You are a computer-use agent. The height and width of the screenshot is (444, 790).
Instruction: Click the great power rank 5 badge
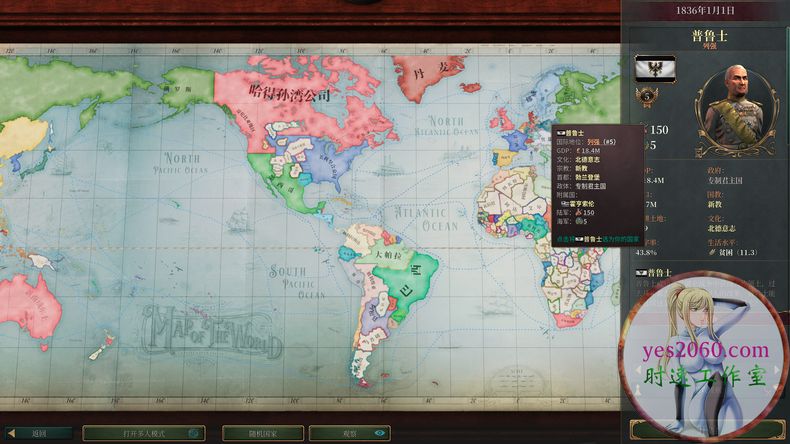646,96
